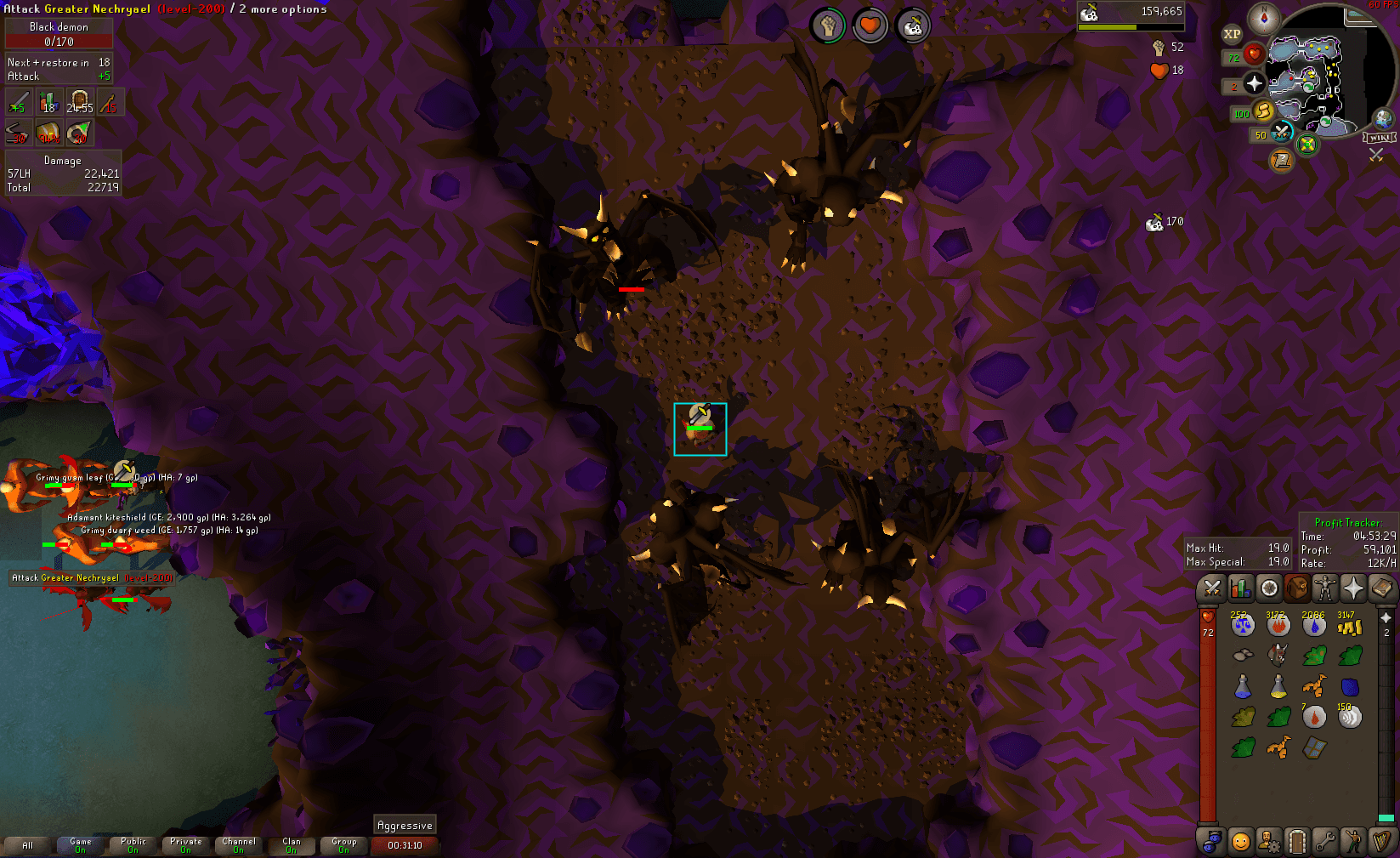Activate quick prayers via the prayer orb

[1255, 83]
